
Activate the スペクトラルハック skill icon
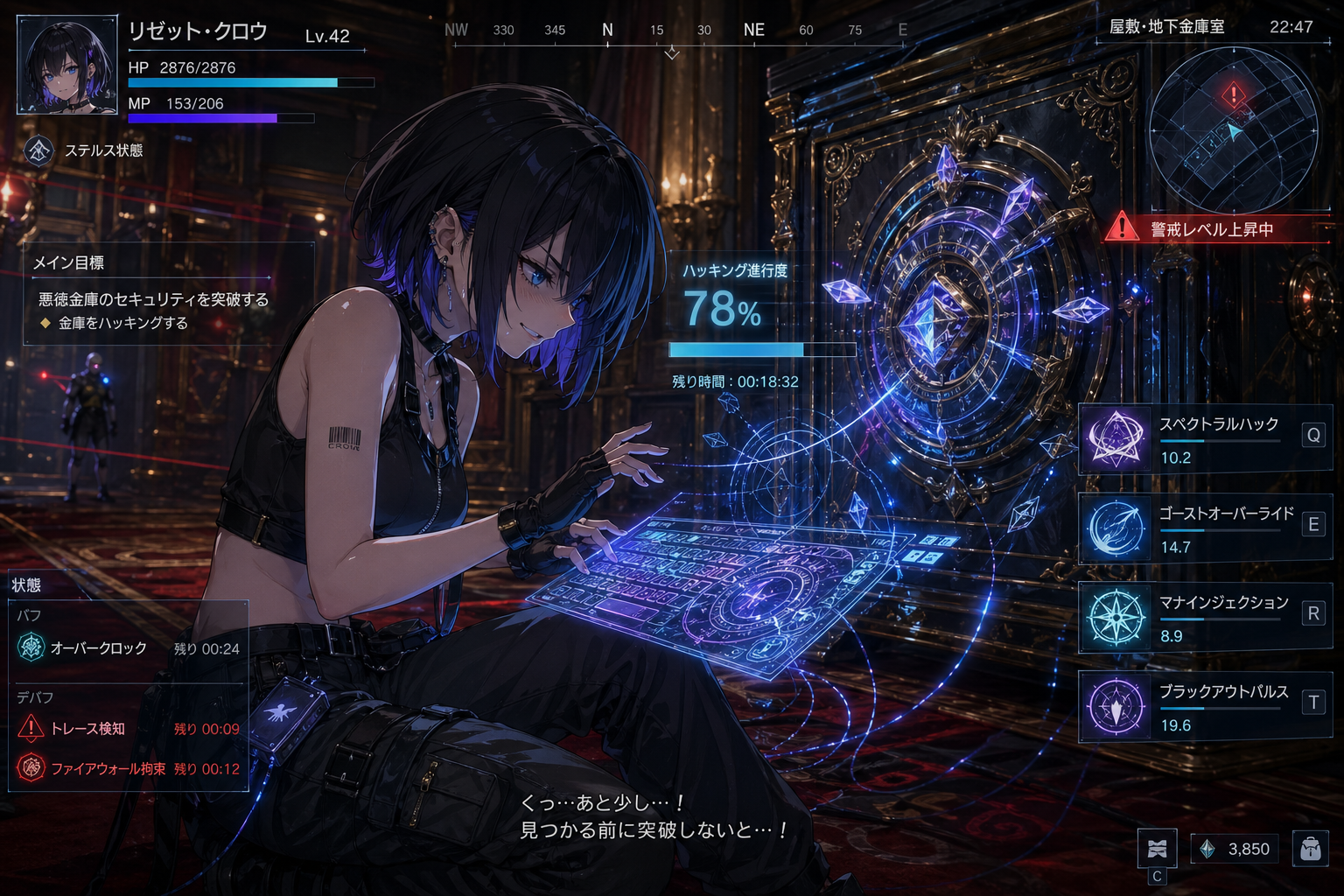pos(1116,438)
